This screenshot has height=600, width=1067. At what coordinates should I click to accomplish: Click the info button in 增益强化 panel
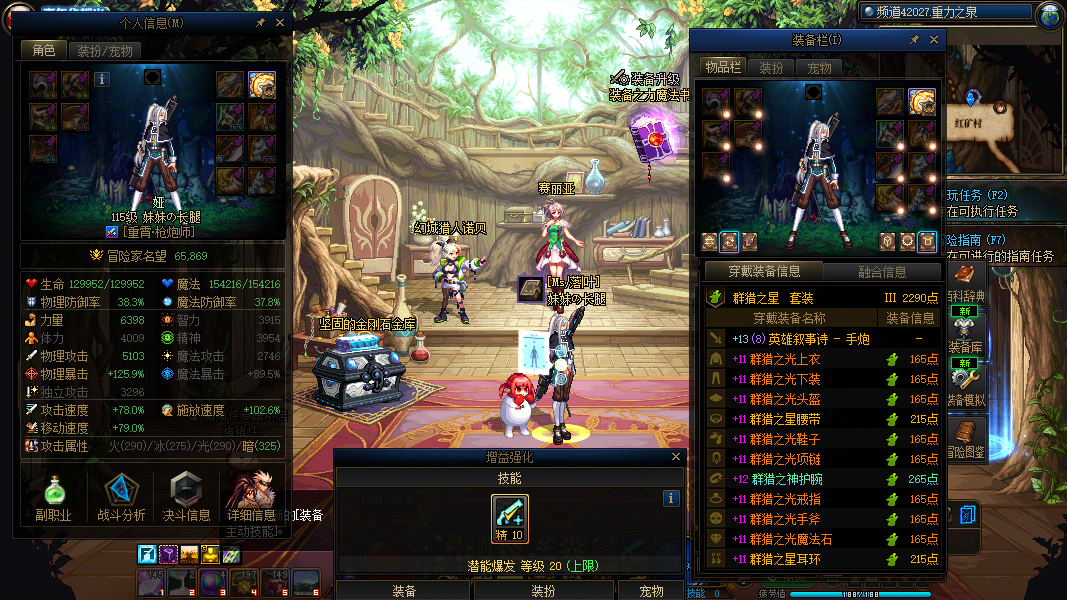pyautogui.click(x=671, y=498)
